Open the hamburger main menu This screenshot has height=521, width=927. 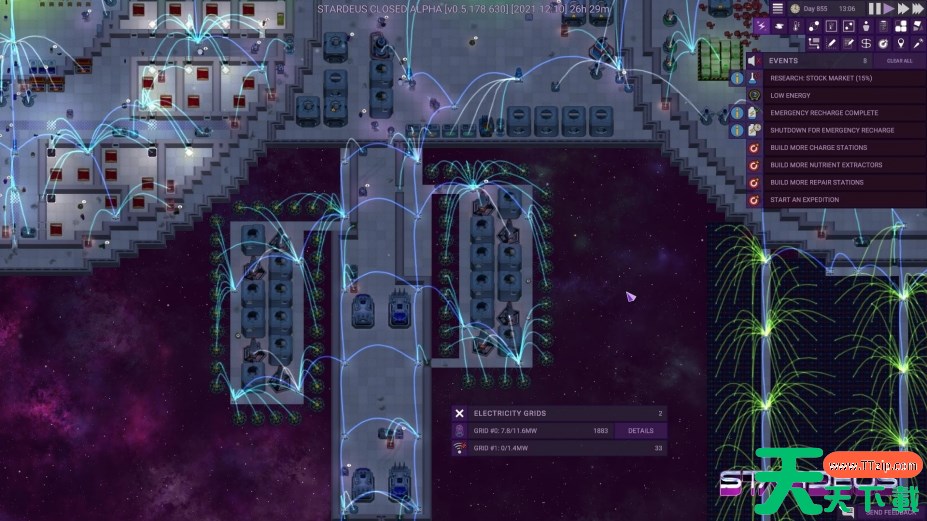[777, 8]
